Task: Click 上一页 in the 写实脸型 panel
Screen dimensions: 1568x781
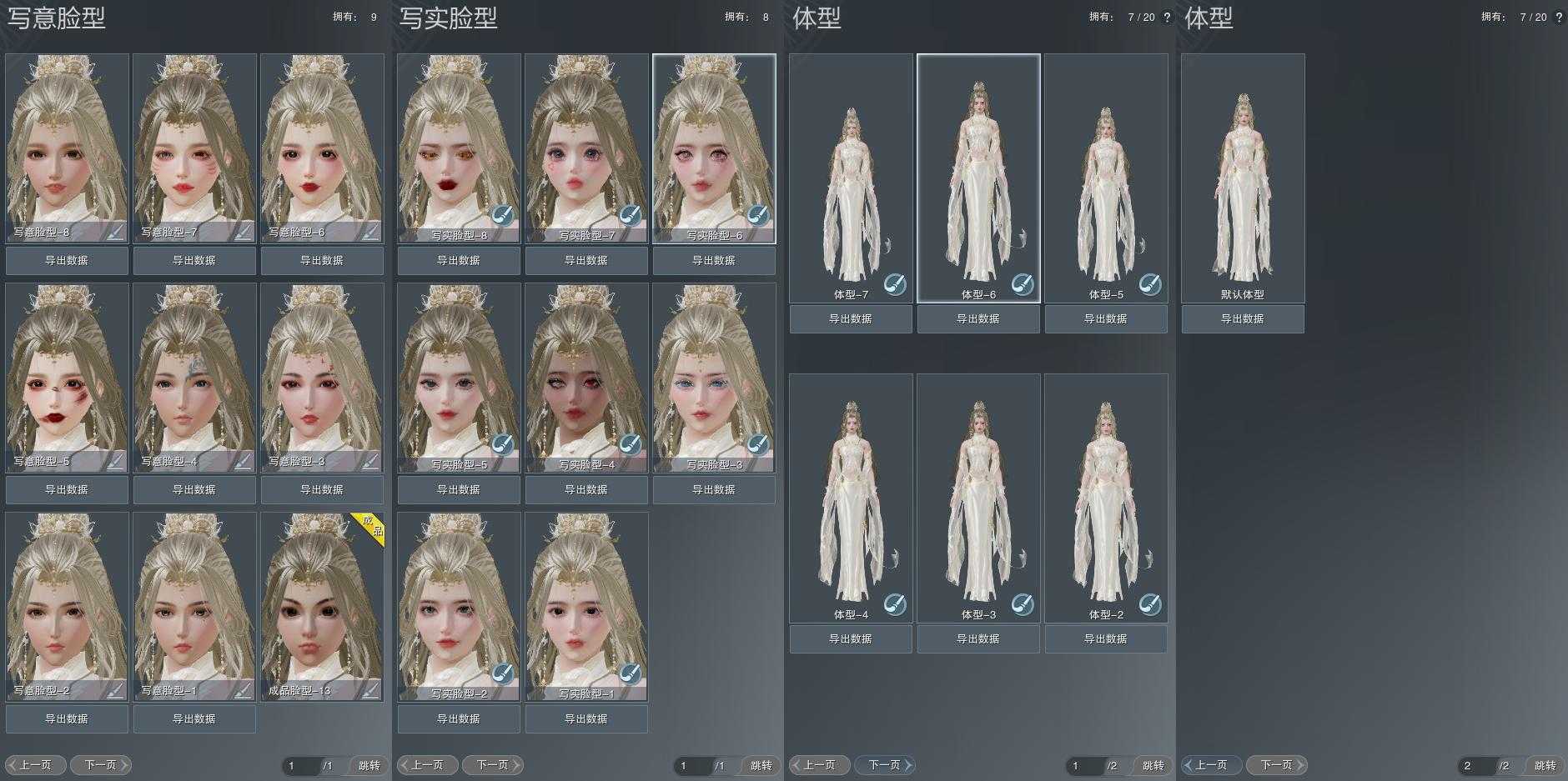Action: (427, 765)
